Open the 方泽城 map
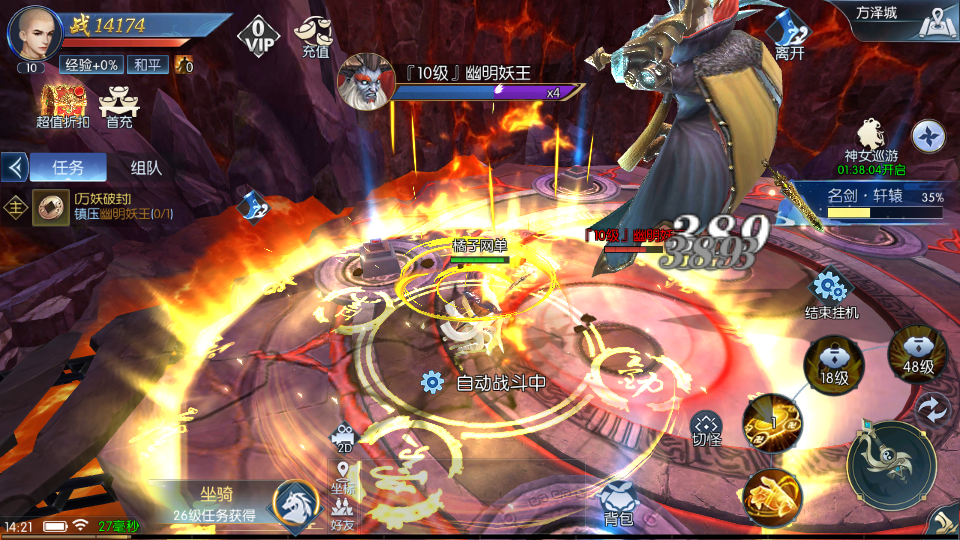This screenshot has width=960, height=540. 901,20
